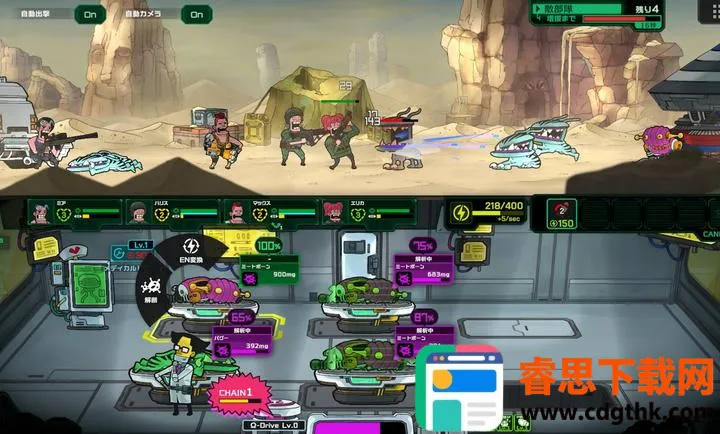The width and height of the screenshot is (720, 434).
Task: Toggle the 自動カメラ auto-camera On switch
Action: pyautogui.click(x=196, y=15)
